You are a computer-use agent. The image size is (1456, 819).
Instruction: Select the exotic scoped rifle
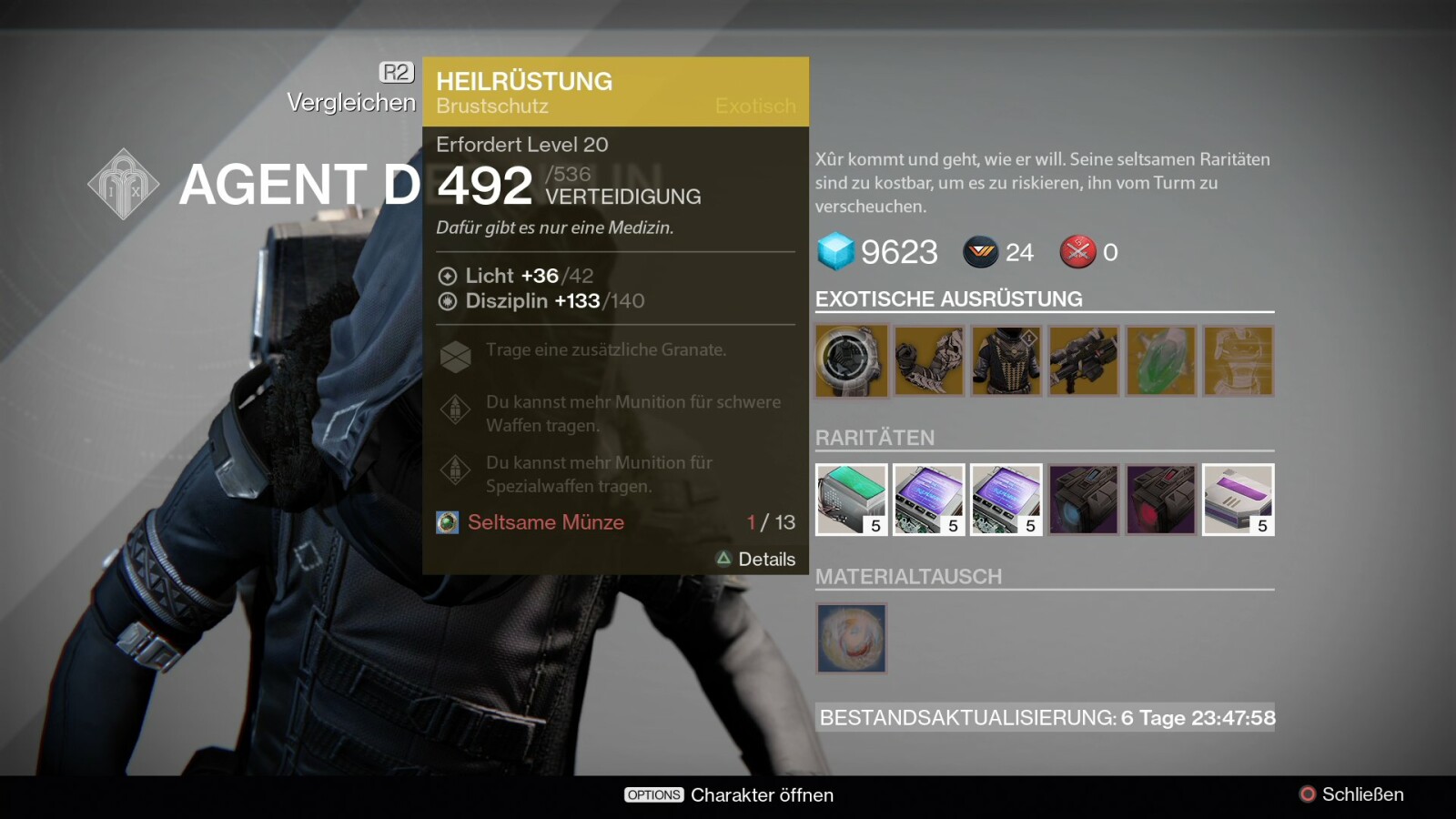[1083, 361]
